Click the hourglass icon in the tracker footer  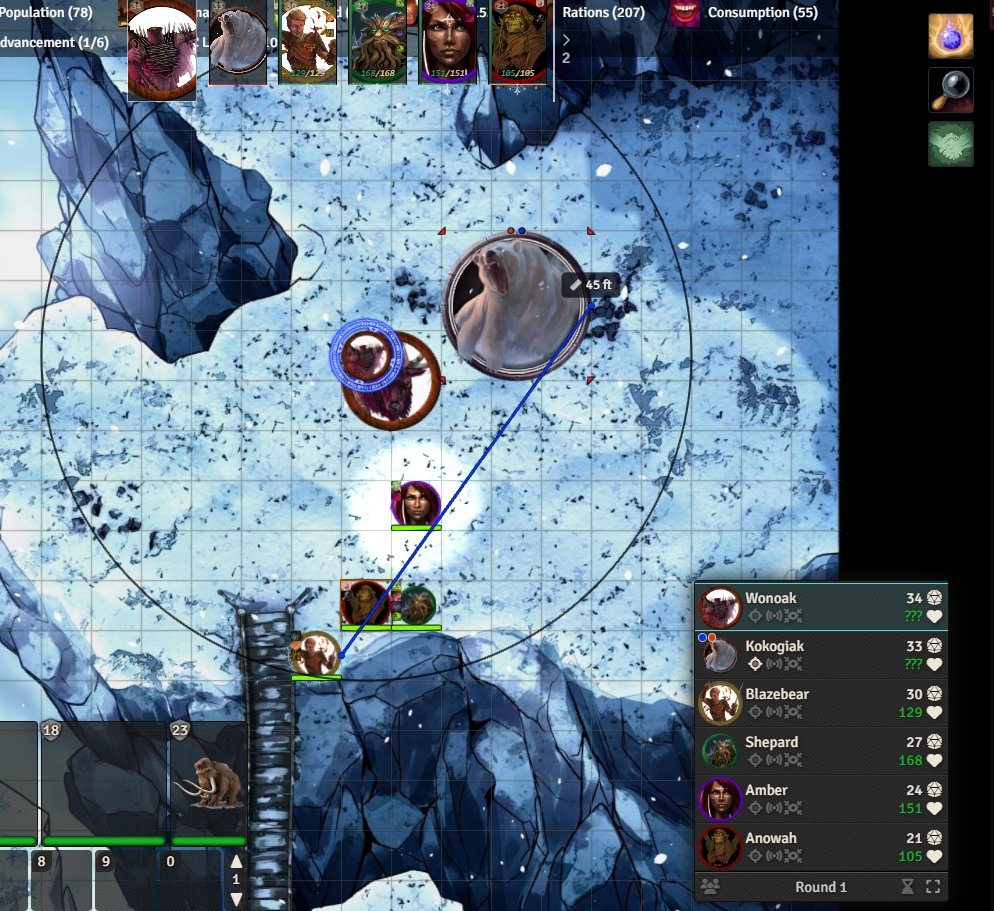[907, 887]
